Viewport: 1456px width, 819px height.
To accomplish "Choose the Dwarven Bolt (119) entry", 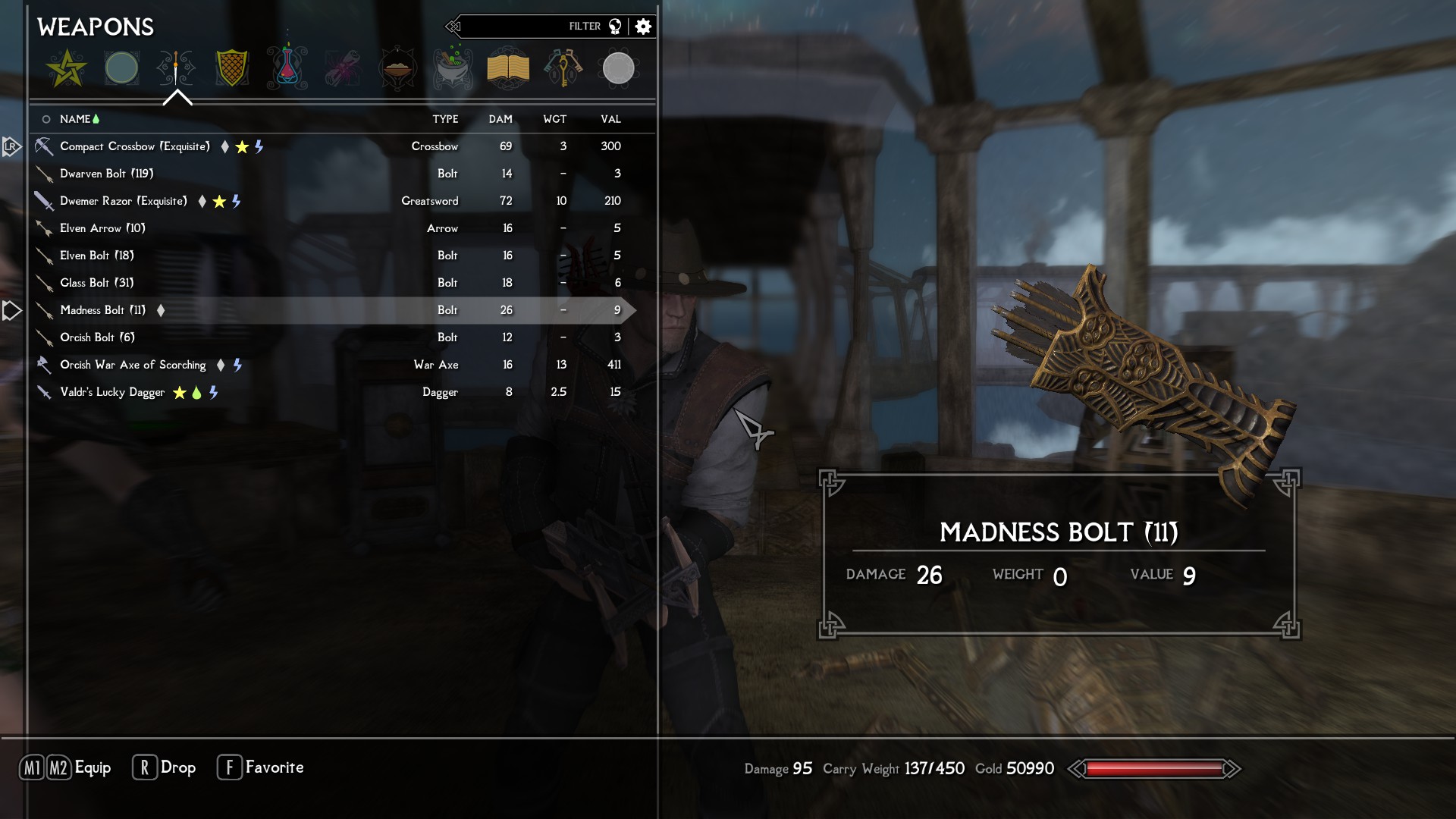I will click(107, 174).
